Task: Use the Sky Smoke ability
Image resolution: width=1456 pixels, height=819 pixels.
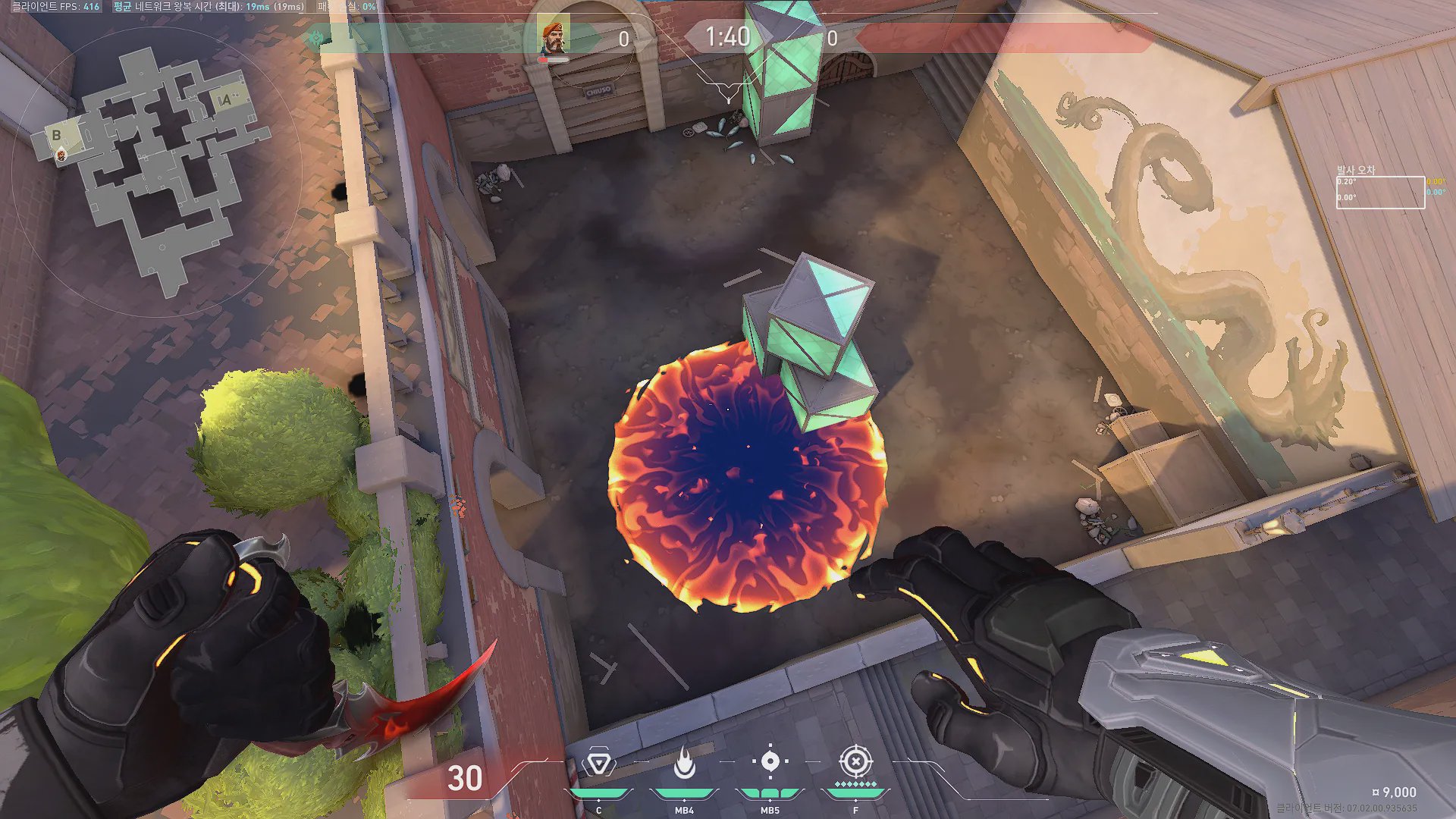Action: (x=770, y=761)
